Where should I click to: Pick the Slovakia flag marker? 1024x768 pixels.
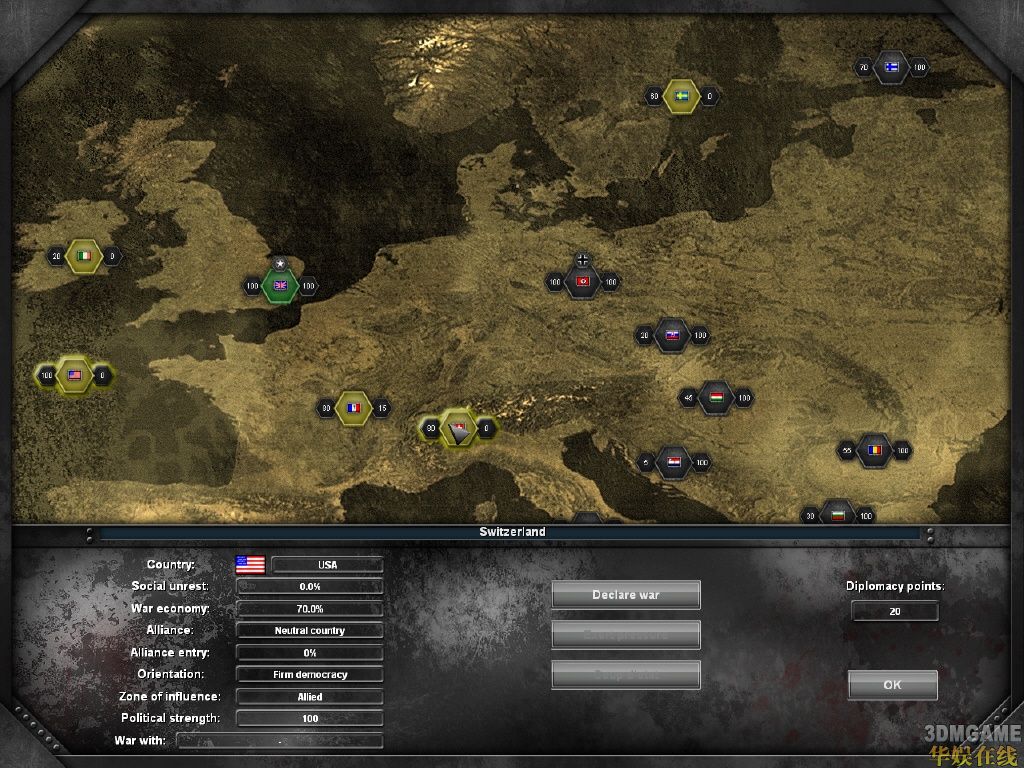[x=672, y=336]
